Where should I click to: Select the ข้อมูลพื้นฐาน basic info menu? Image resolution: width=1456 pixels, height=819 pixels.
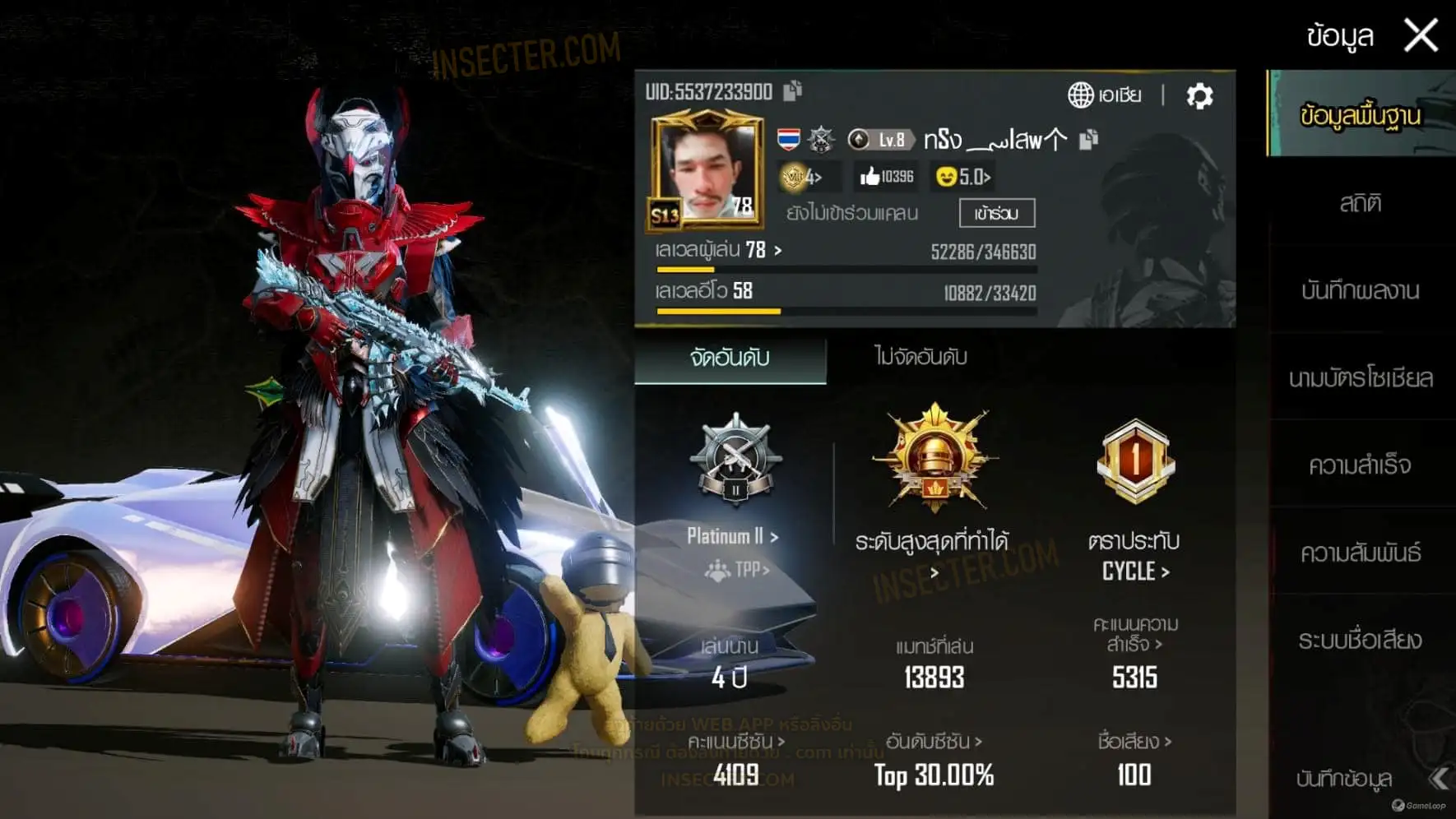coord(1360,115)
